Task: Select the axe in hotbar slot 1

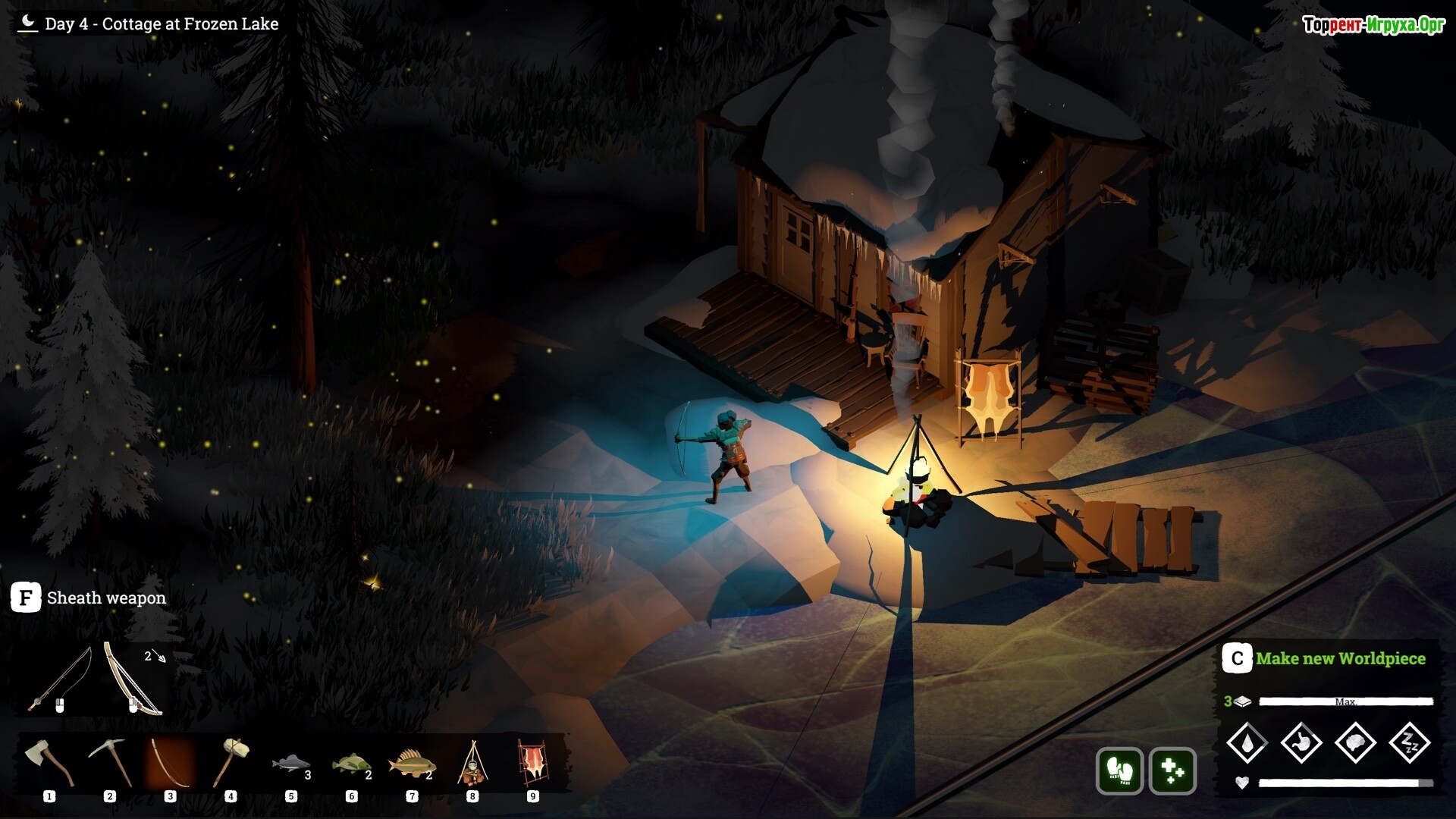Action: (49, 762)
